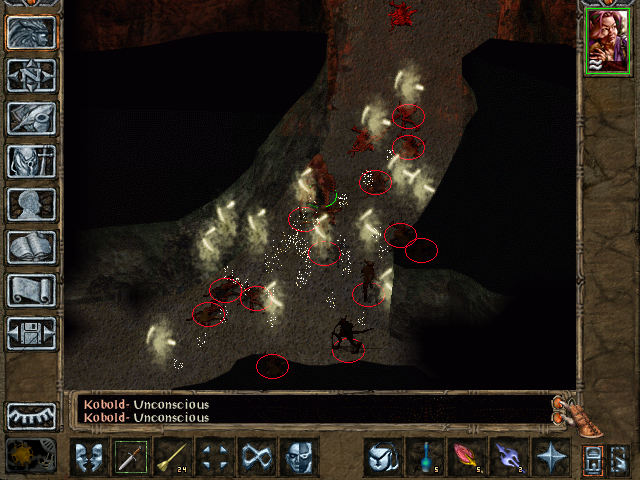This screenshot has width=640, height=480.
Task: Select the sword weapon slot
Action: point(131,457)
